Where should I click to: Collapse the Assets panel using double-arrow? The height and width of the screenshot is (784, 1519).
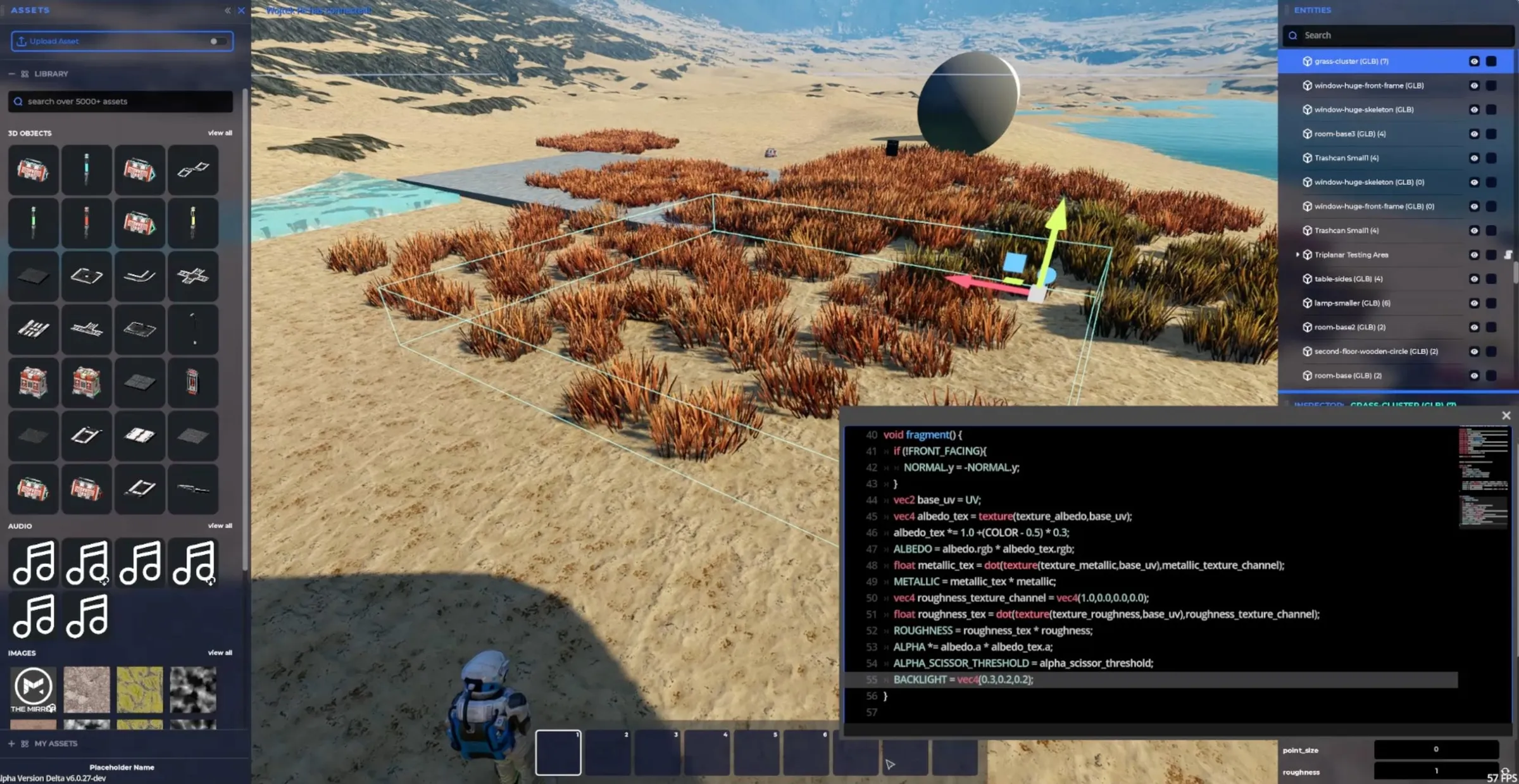(x=227, y=10)
